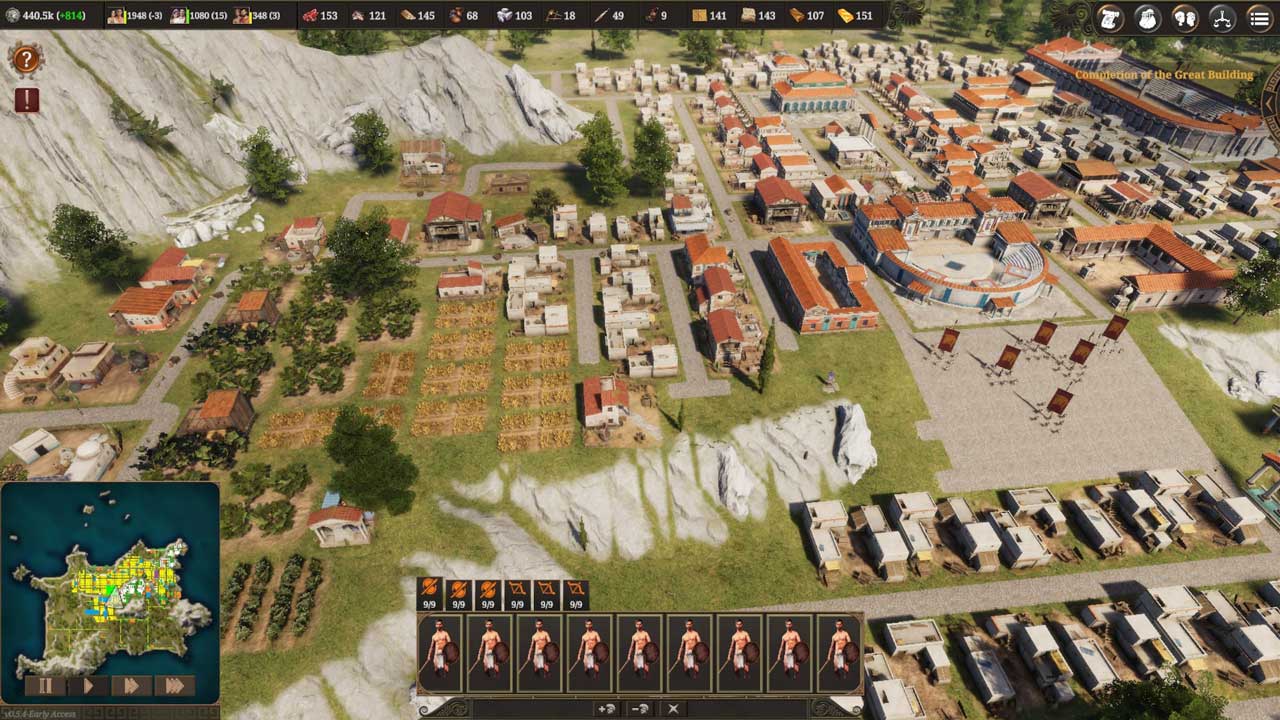Open the hamburger main menu button
1280x720 pixels.
click(1259, 17)
